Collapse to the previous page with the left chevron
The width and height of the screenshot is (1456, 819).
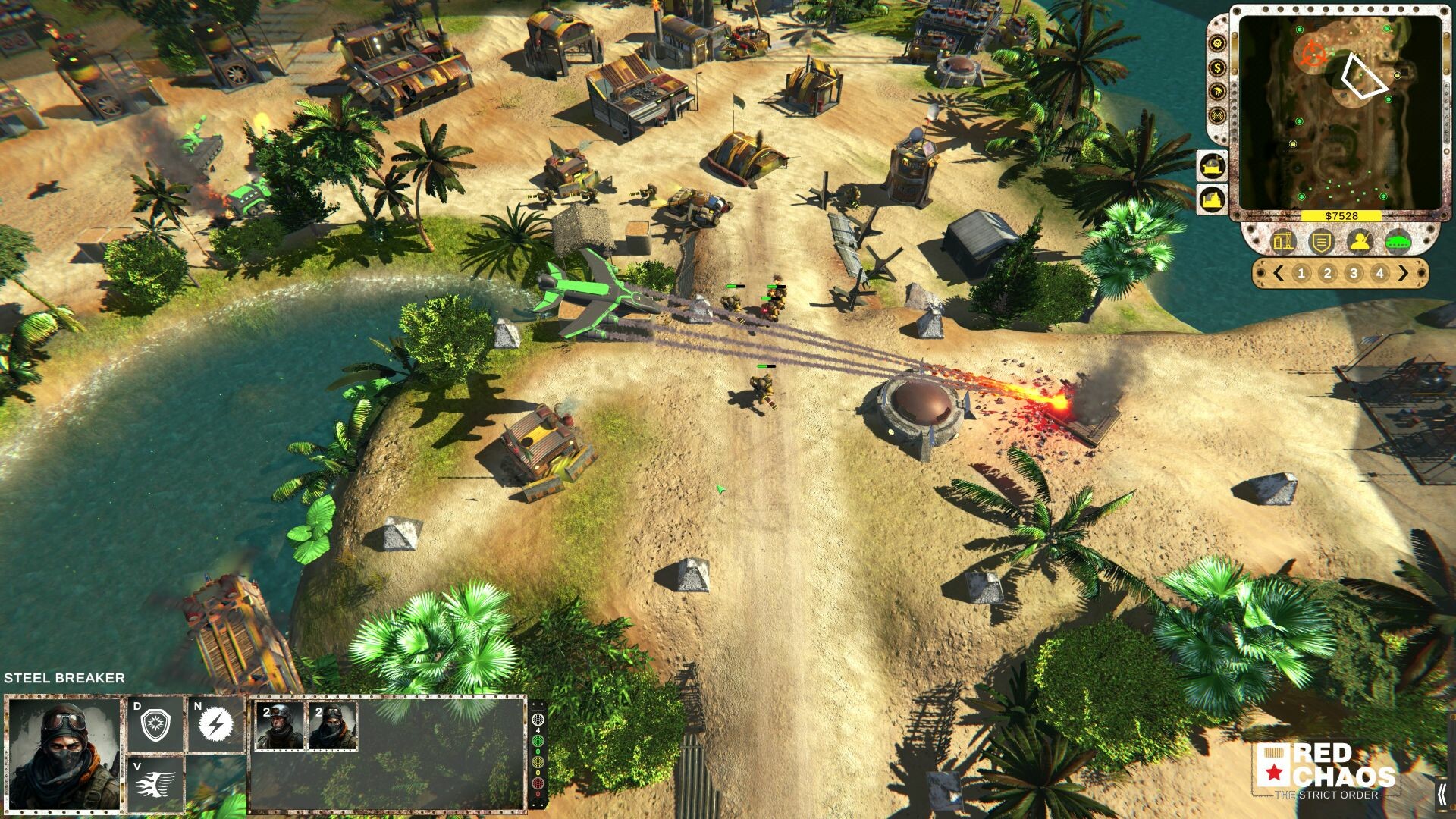coord(1278,272)
